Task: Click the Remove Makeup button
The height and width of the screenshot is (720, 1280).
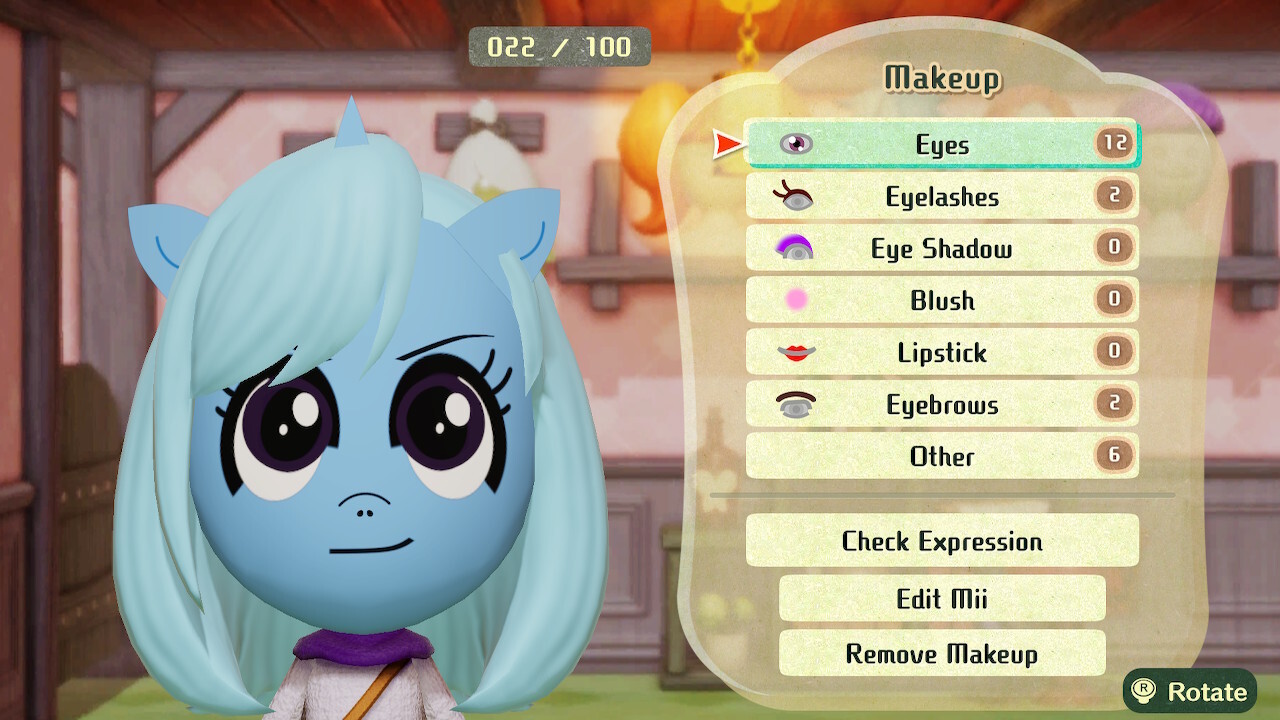Action: (941, 654)
